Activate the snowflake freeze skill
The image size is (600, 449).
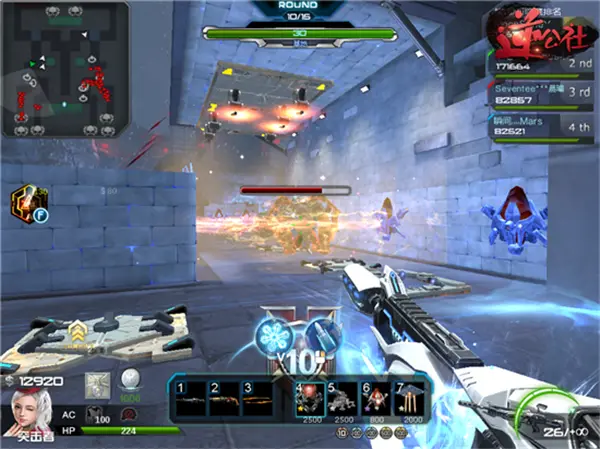click(275, 335)
